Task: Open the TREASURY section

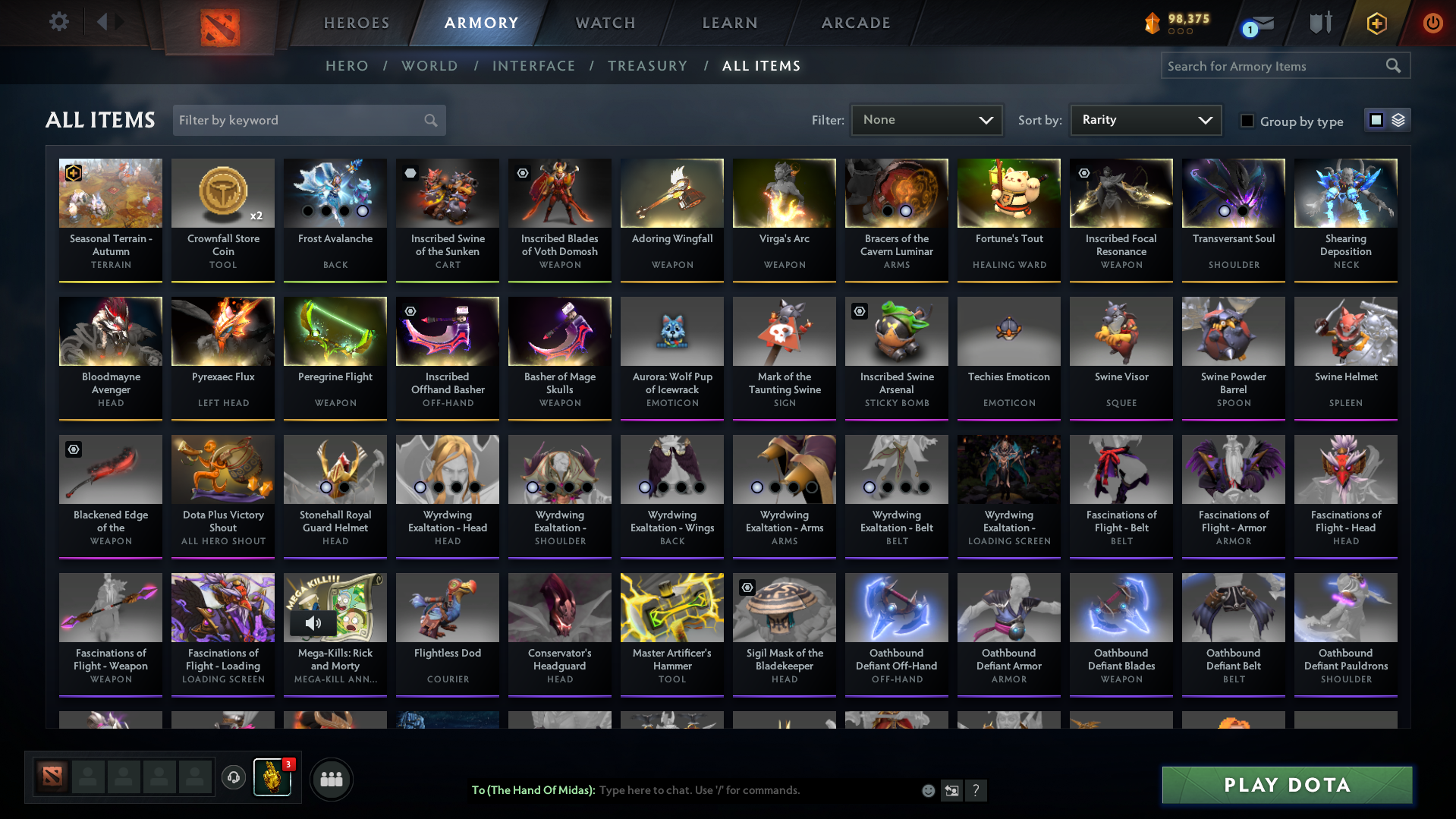Action: click(x=647, y=66)
